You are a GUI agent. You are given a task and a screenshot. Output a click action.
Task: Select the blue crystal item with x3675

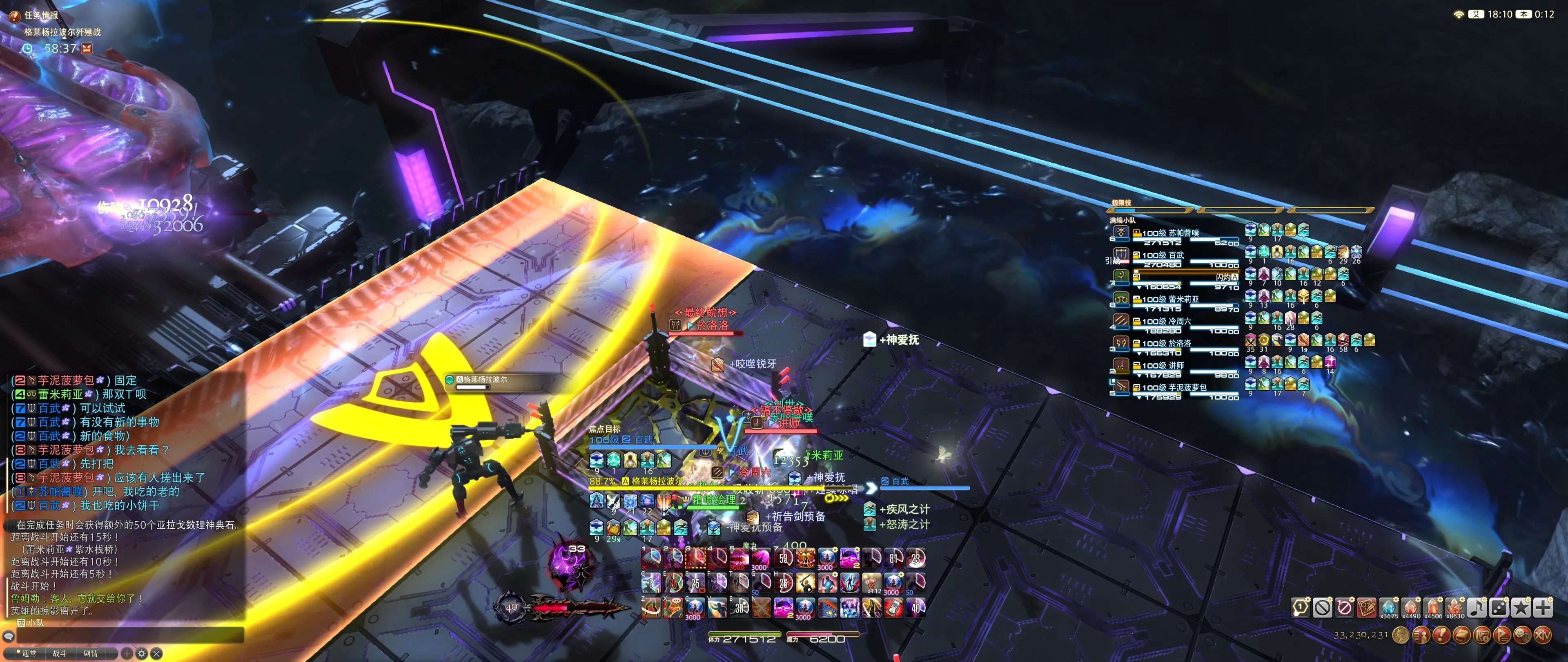(x=1388, y=607)
